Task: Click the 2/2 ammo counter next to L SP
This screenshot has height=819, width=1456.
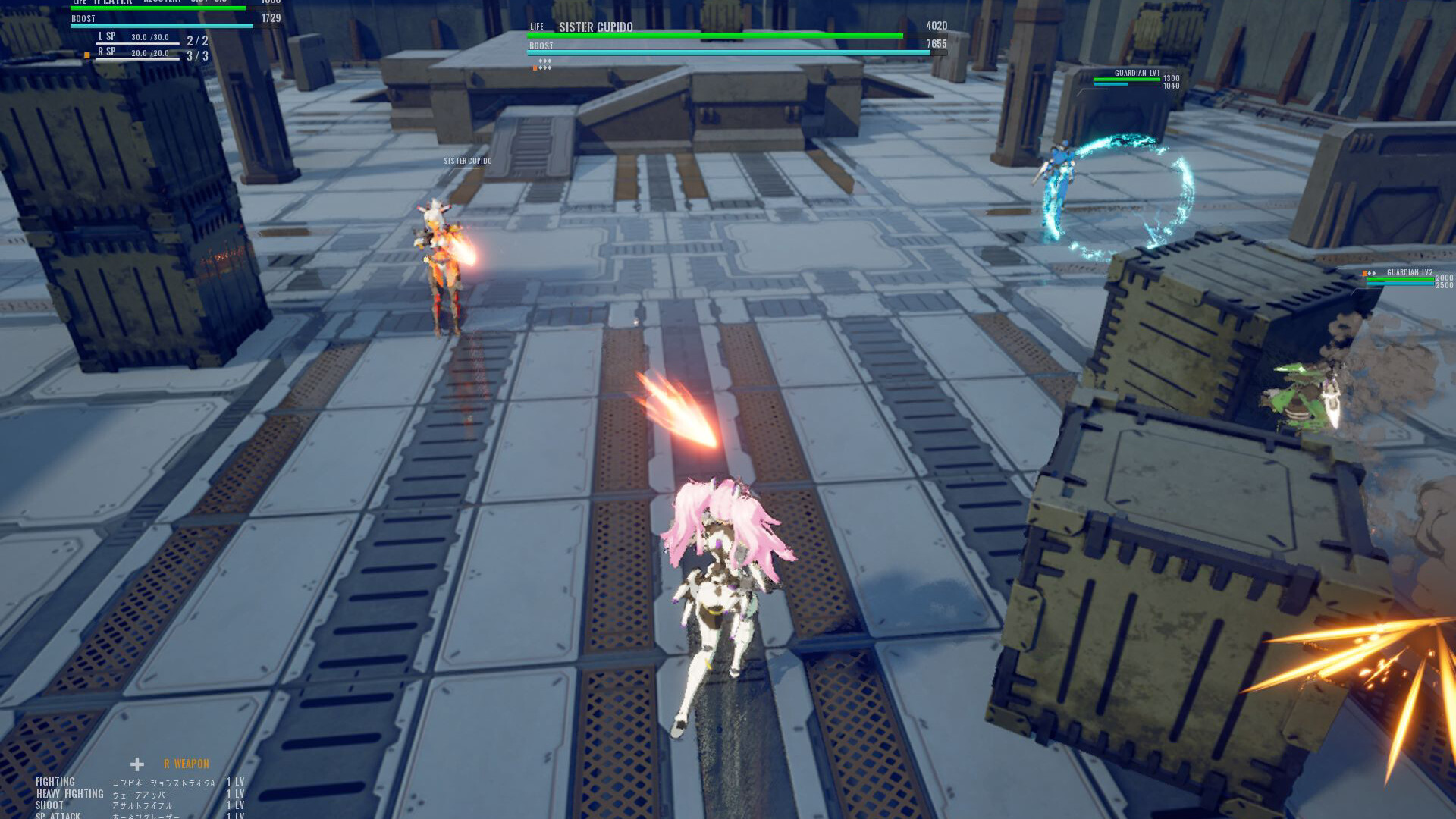Action: (197, 40)
